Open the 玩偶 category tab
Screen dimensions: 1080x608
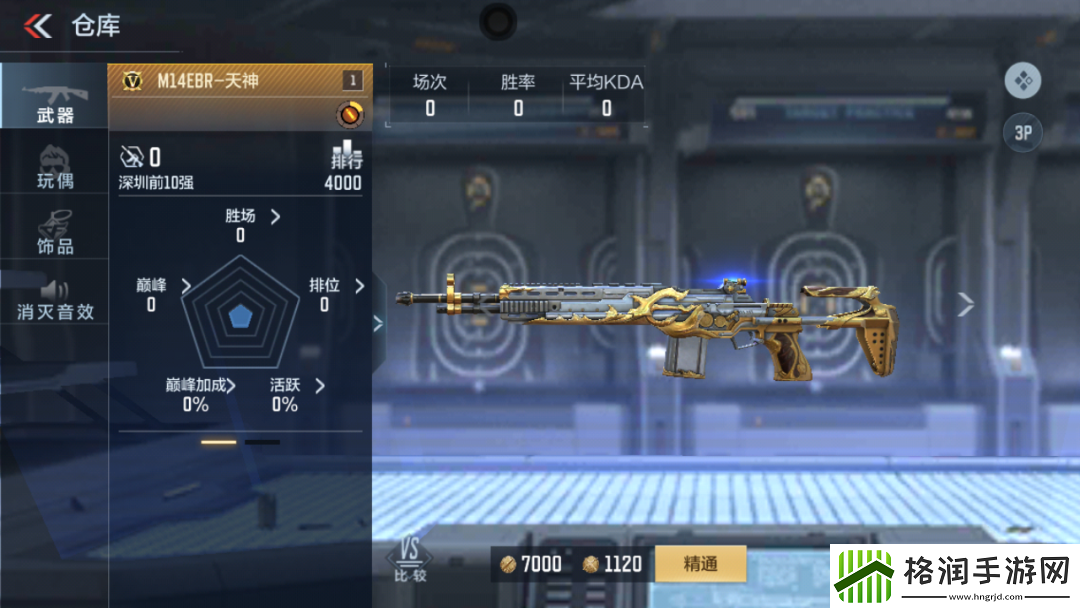tap(54, 167)
